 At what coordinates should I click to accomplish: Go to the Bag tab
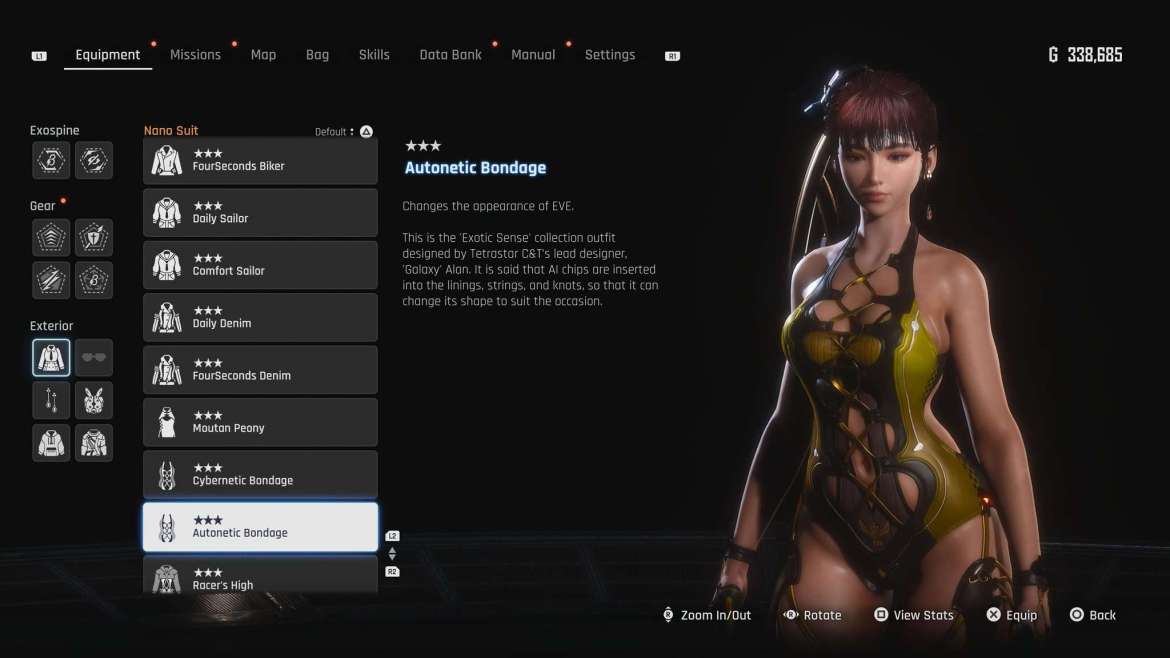317,55
